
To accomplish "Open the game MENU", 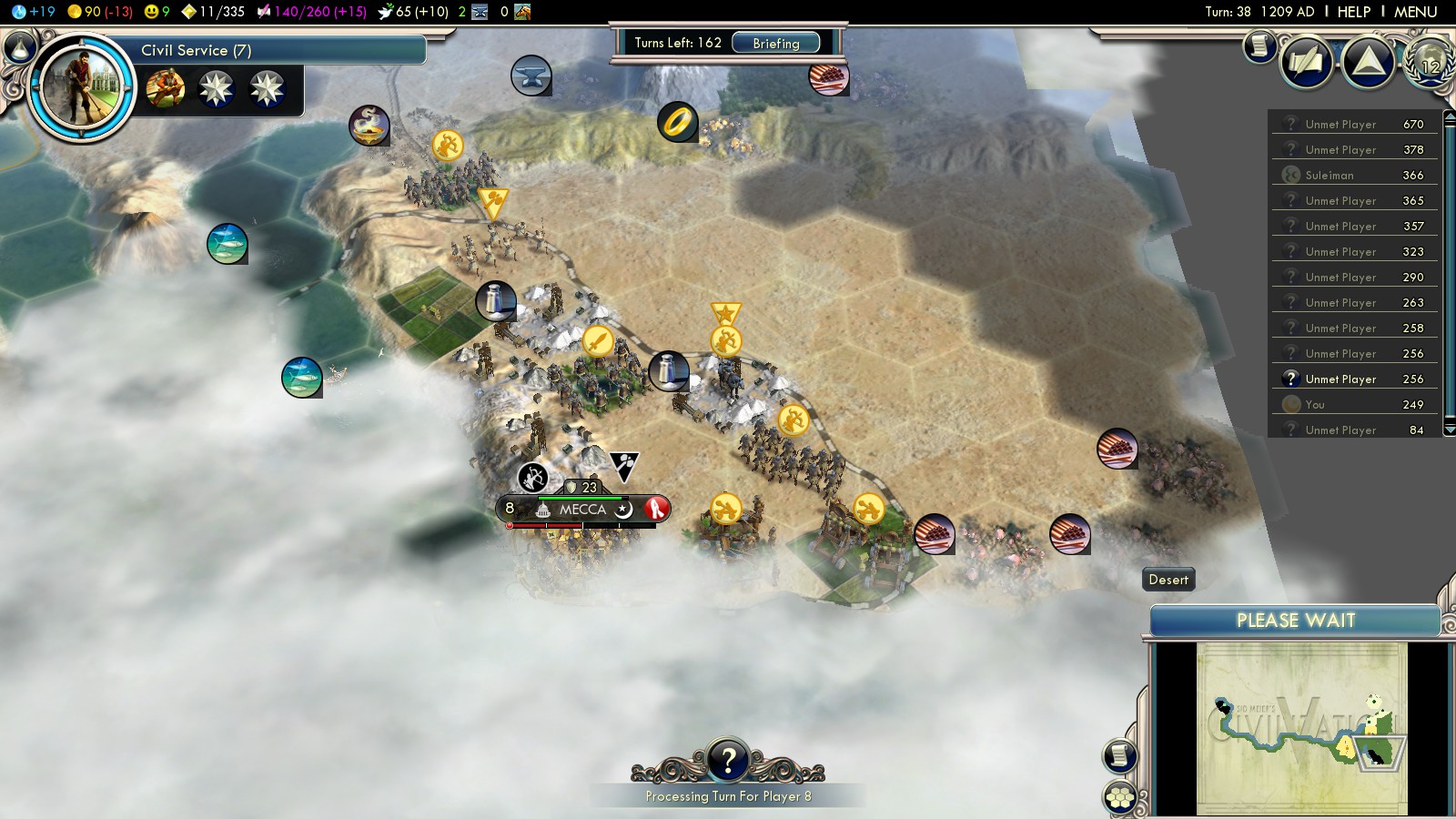I will [x=1415, y=12].
